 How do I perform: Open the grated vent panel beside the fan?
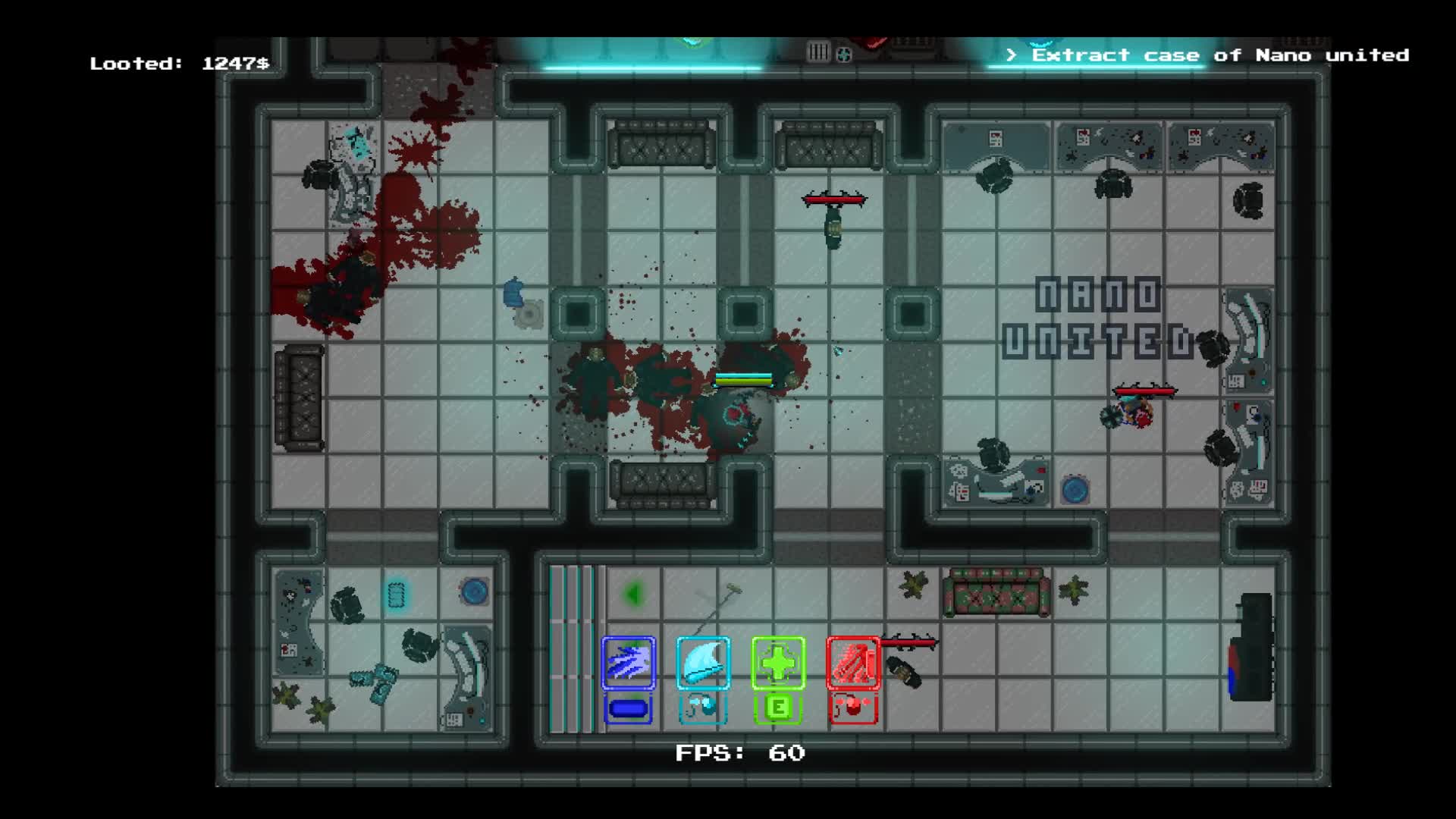pyautogui.click(x=817, y=52)
